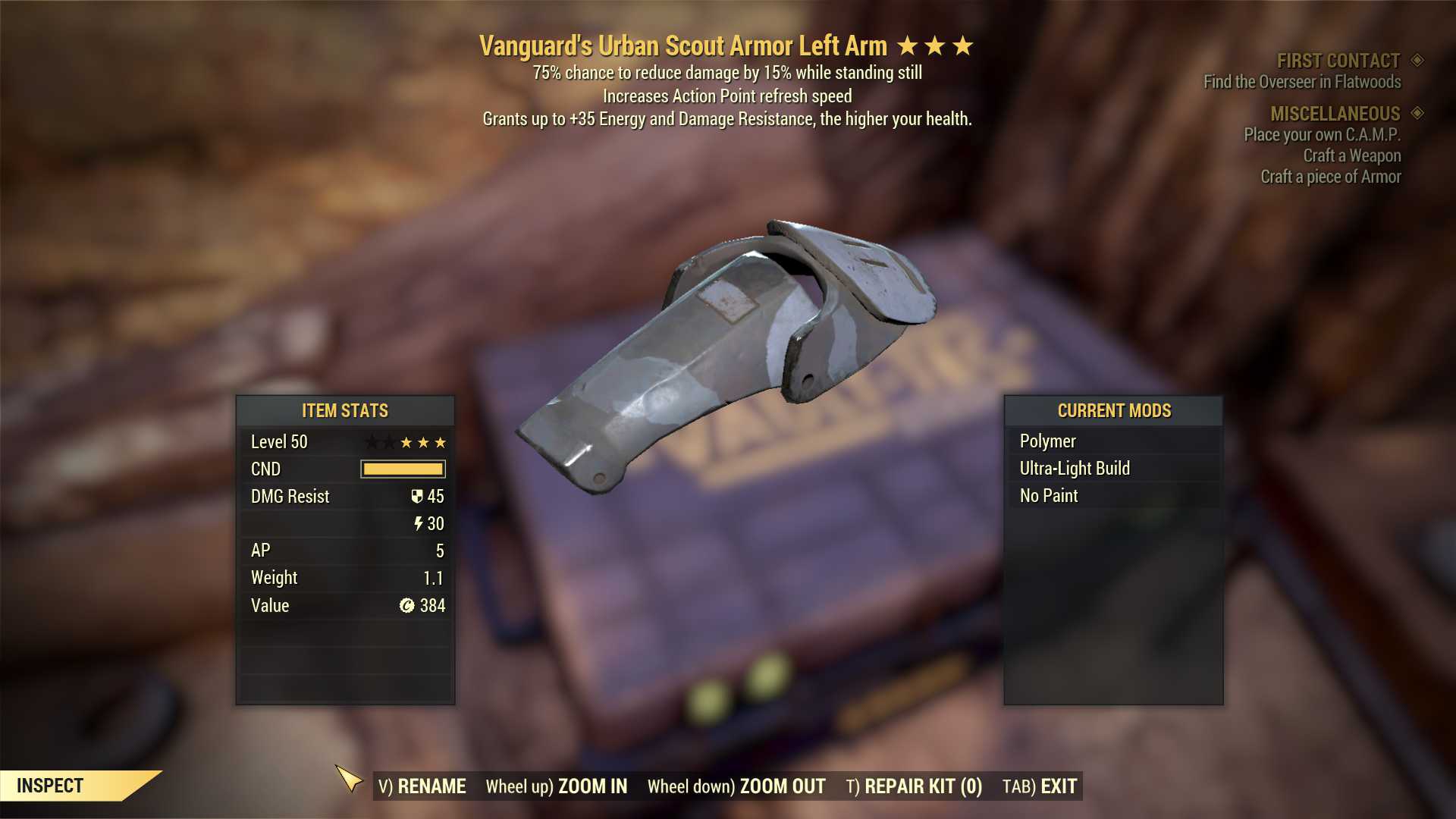Select the Polymer mod entry
The width and height of the screenshot is (1456, 819).
click(1047, 441)
